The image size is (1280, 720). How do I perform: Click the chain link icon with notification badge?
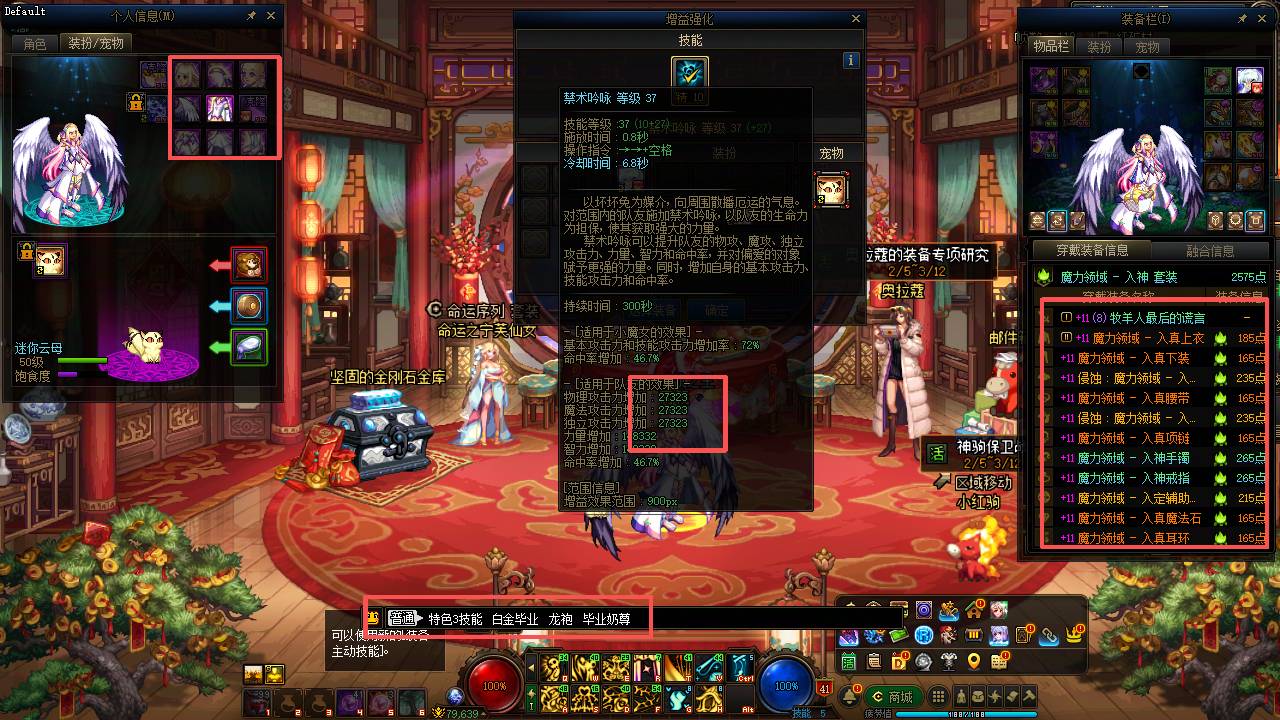tap(1049, 636)
